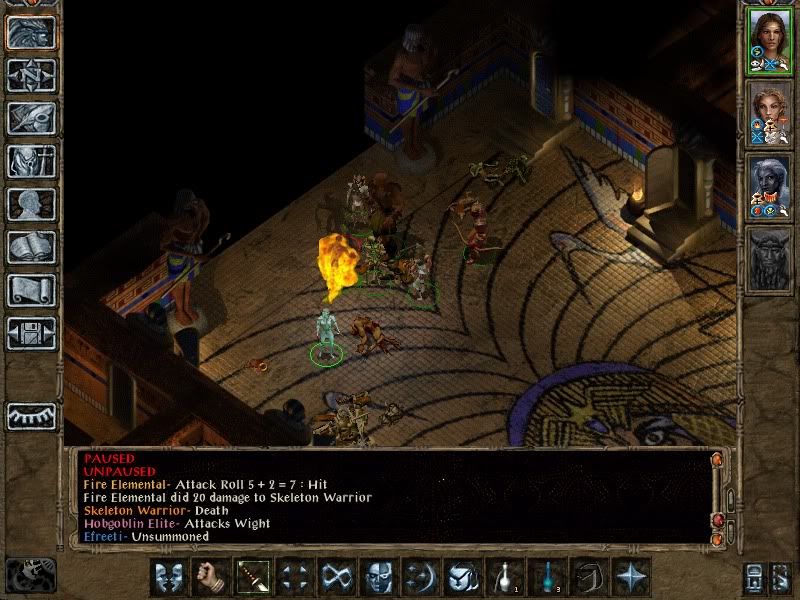Open the dialogue masks action button
The width and height of the screenshot is (800, 600).
click(x=169, y=577)
